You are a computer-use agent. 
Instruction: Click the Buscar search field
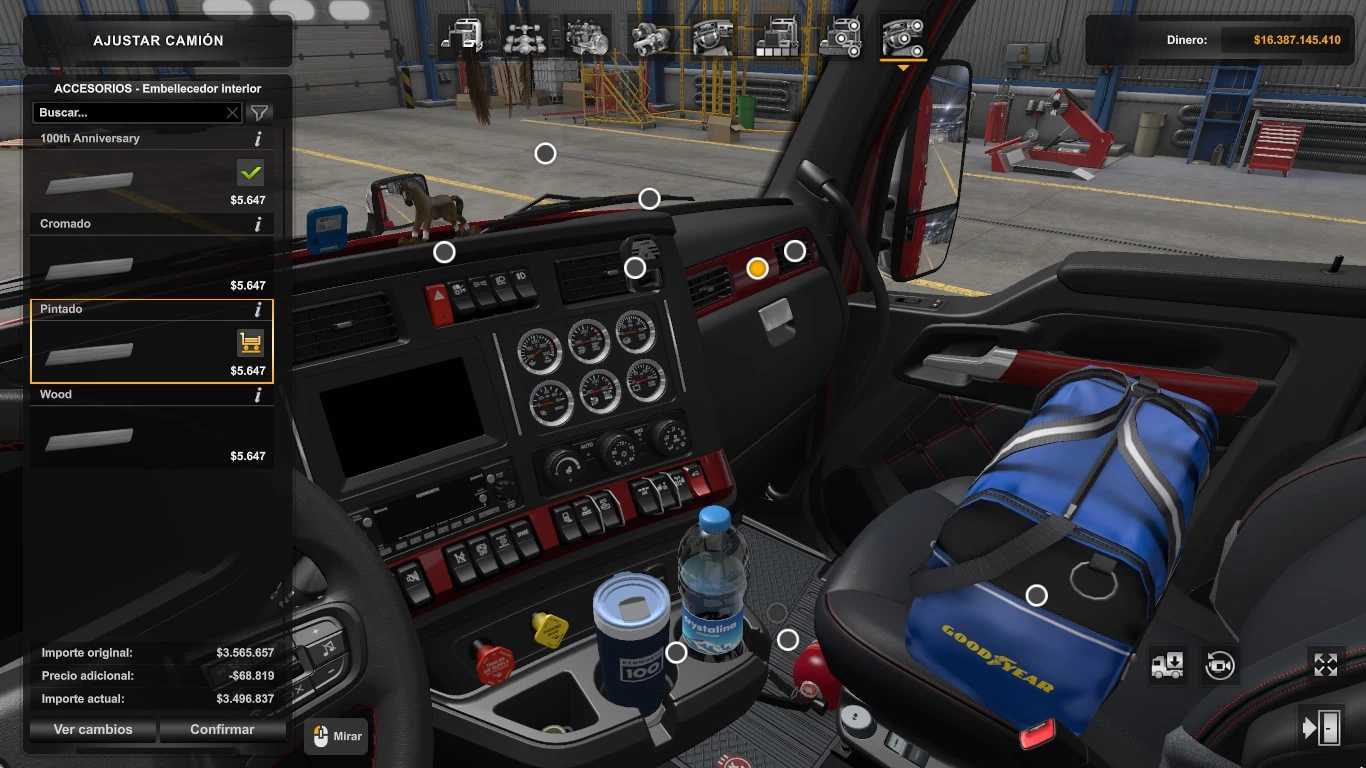point(128,113)
